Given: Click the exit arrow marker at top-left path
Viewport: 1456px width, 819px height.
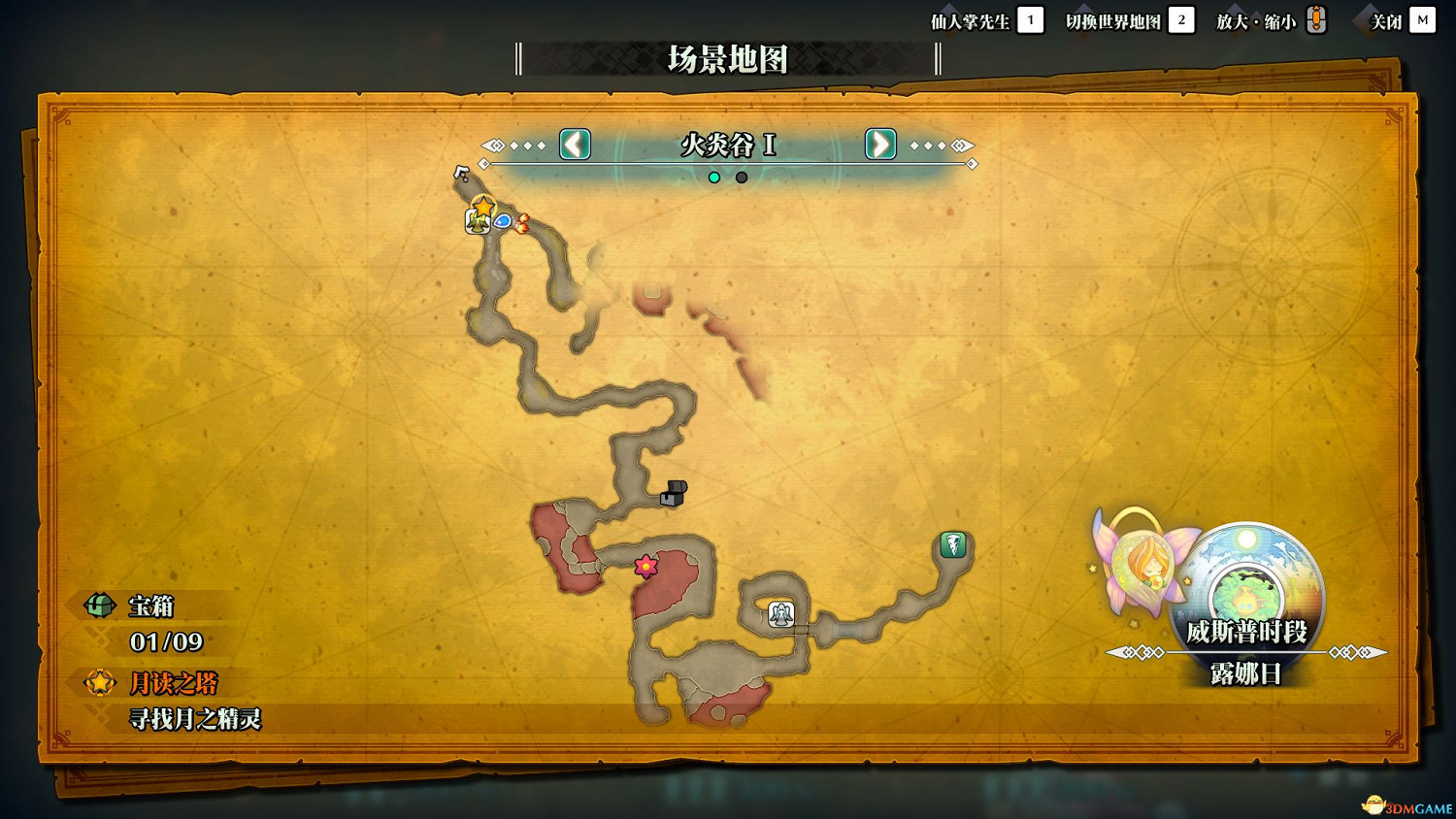Looking at the screenshot, I should pyautogui.click(x=463, y=171).
